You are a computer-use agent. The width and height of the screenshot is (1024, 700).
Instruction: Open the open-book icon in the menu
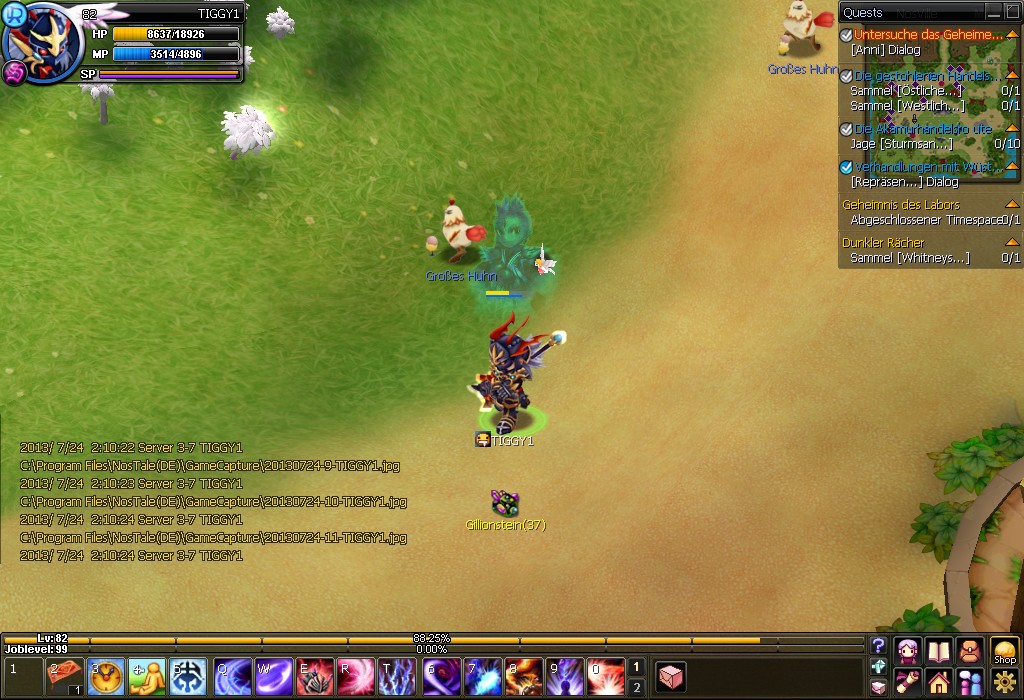(x=938, y=651)
